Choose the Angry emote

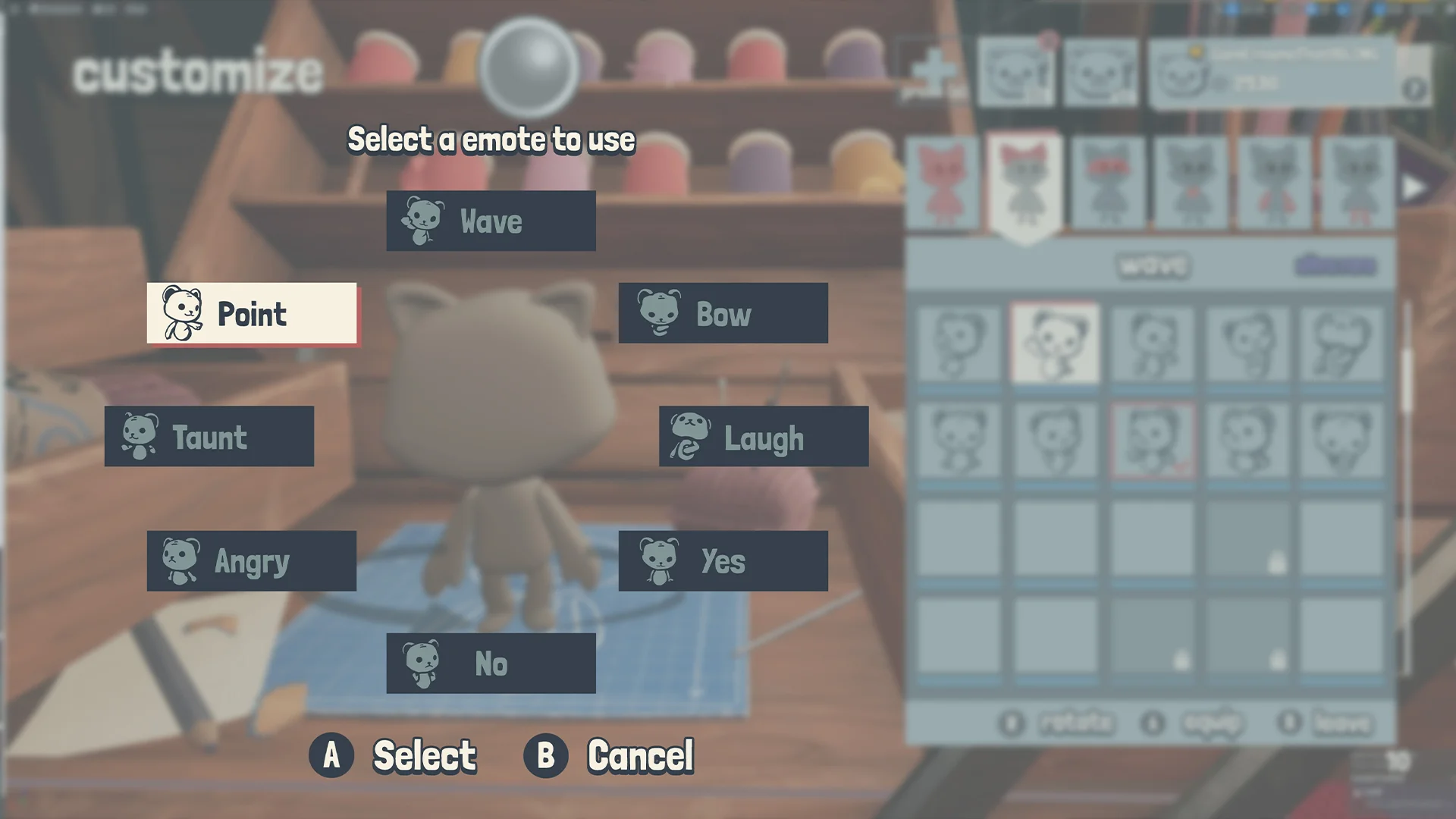[x=252, y=560]
